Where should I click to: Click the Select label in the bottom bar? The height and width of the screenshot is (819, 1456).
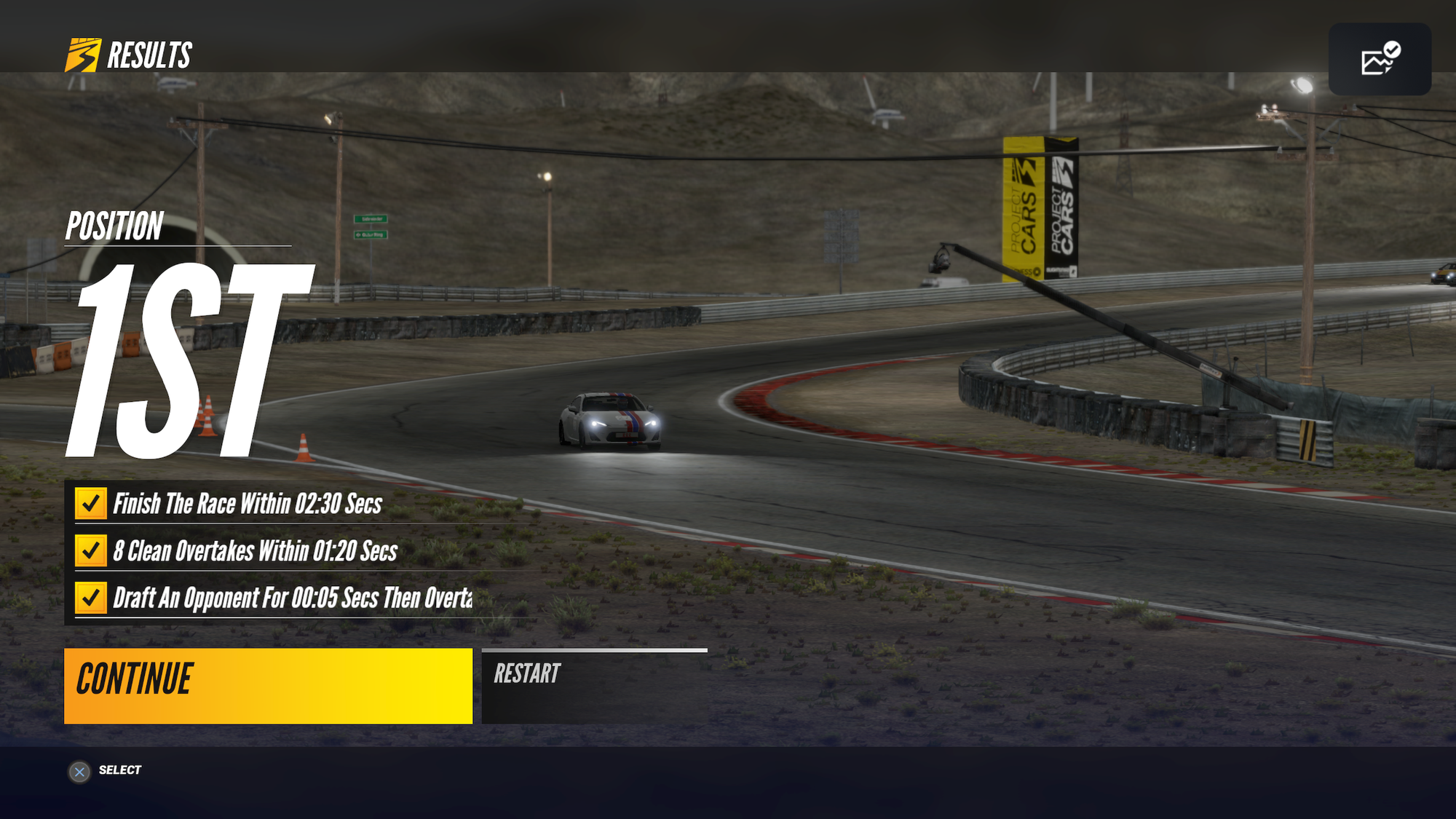pos(120,770)
